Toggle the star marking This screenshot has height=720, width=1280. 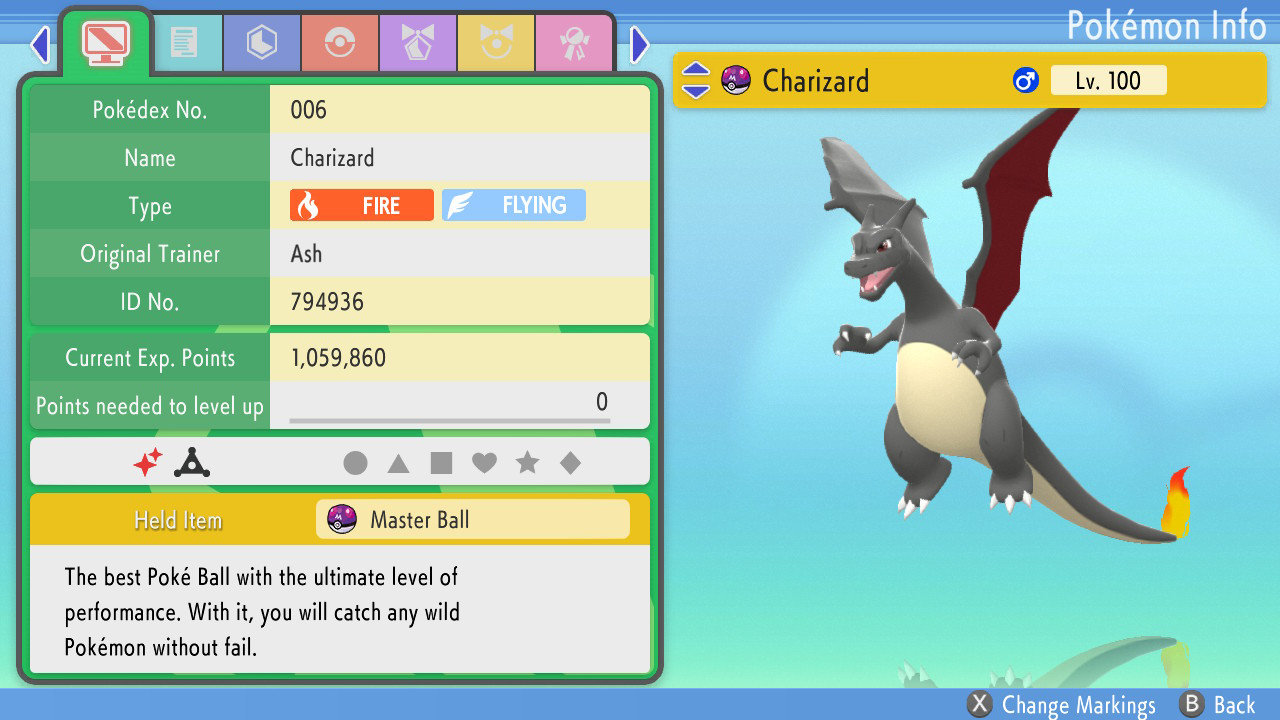point(529,462)
